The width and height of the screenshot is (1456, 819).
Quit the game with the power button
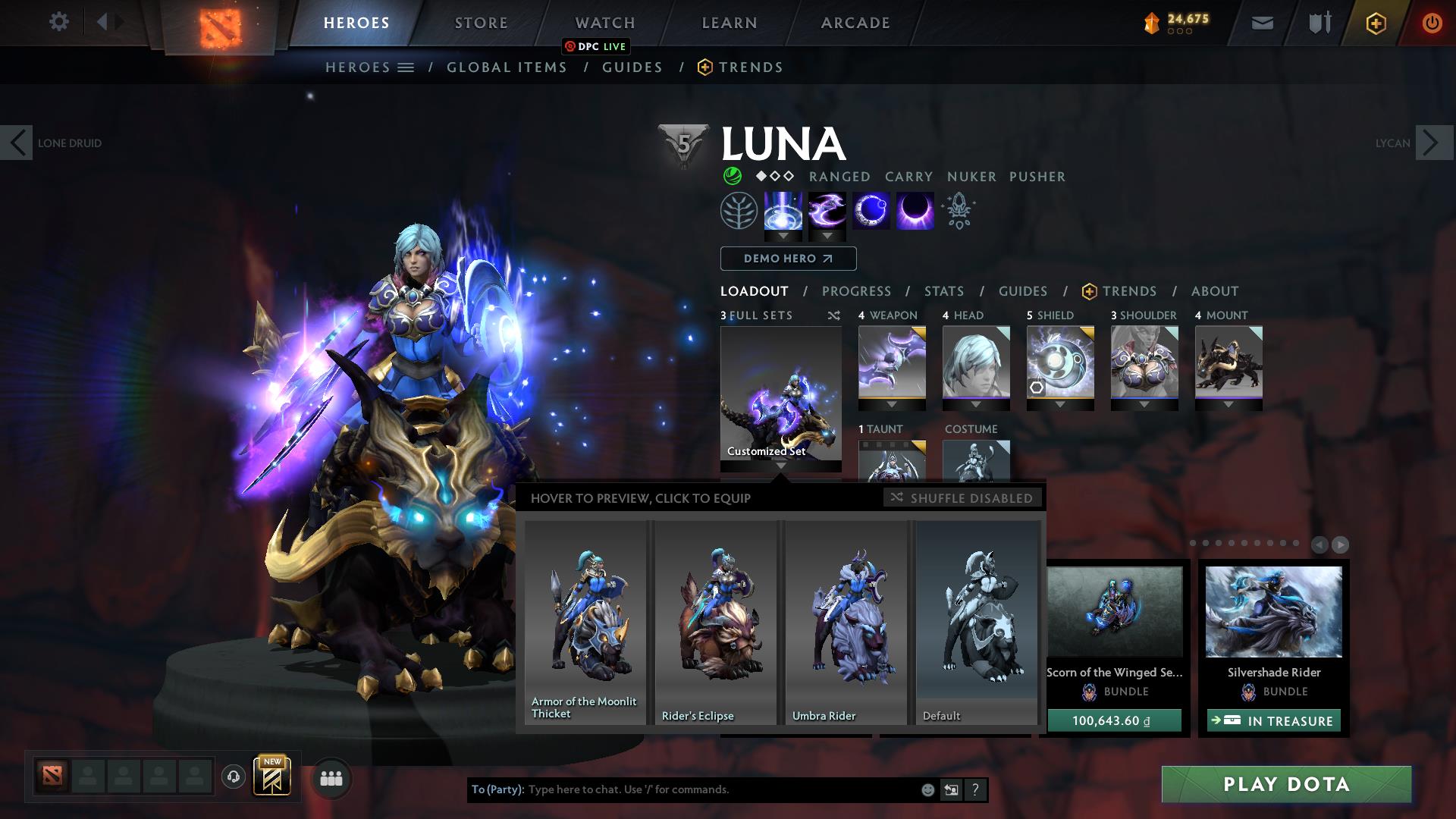click(1431, 23)
